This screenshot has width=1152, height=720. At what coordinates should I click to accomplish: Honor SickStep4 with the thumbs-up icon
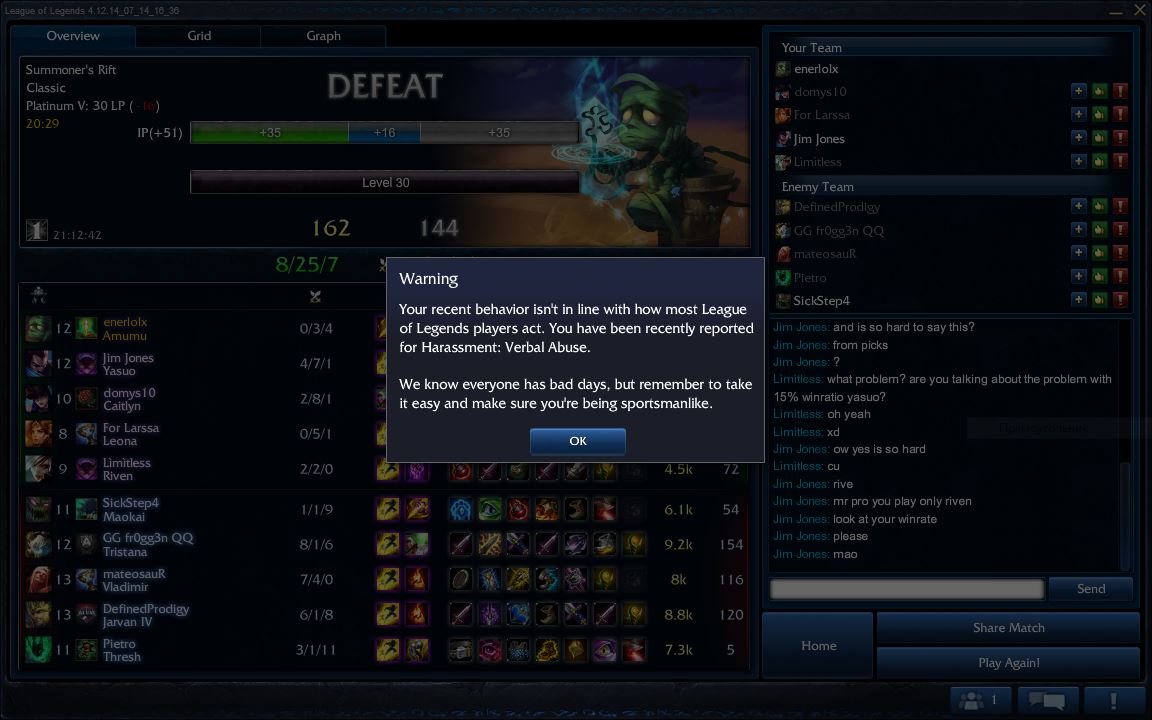point(1099,300)
